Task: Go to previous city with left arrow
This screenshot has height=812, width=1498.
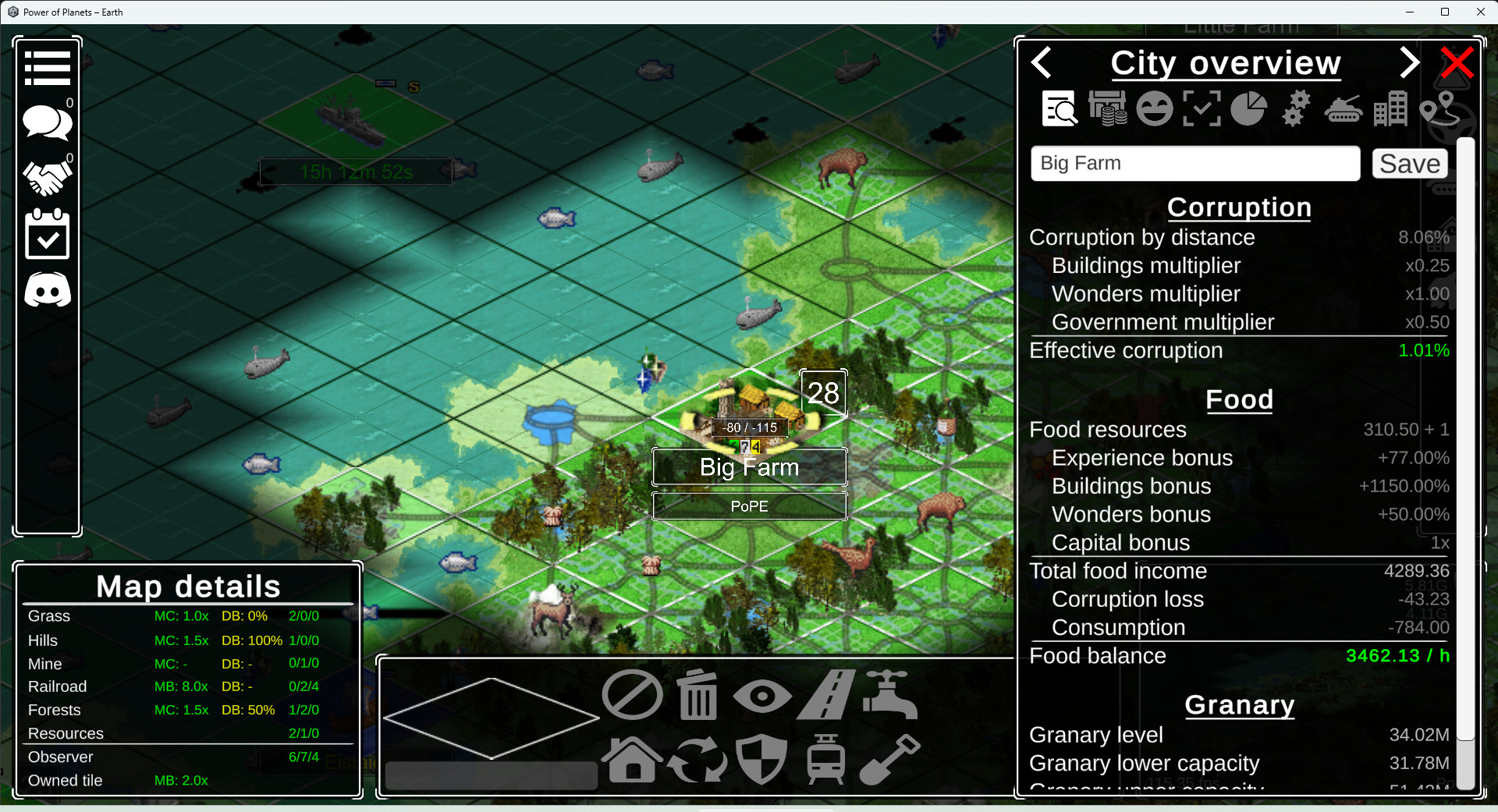Action: [x=1042, y=62]
